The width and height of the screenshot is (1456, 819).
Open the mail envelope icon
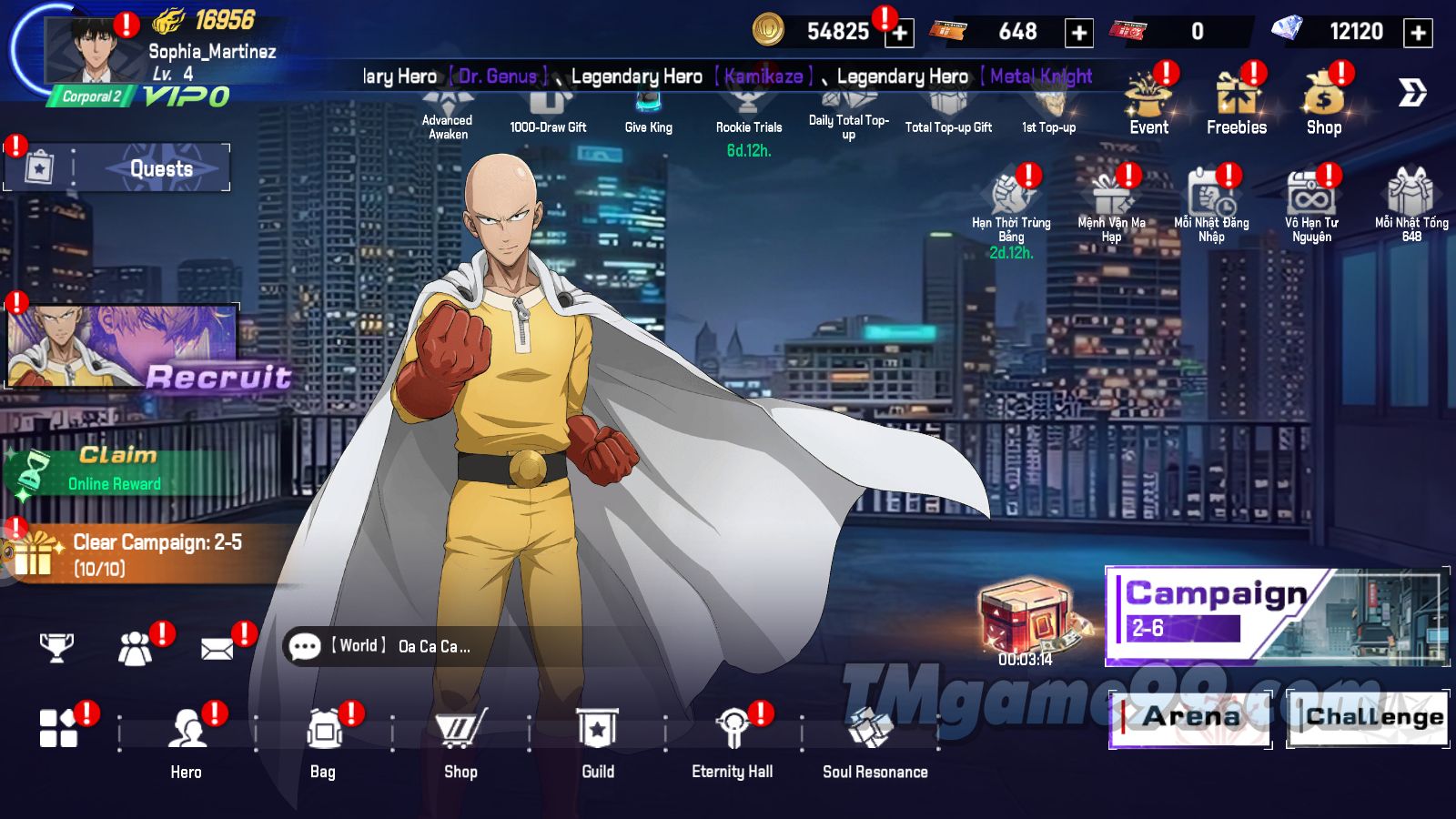[217, 648]
